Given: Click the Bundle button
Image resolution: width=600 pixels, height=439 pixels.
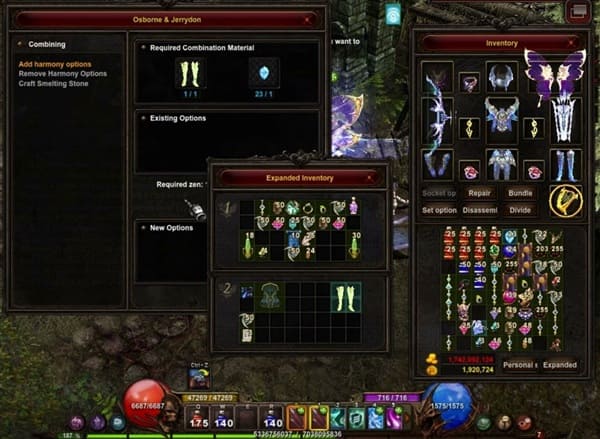Looking at the screenshot, I should (x=521, y=191).
